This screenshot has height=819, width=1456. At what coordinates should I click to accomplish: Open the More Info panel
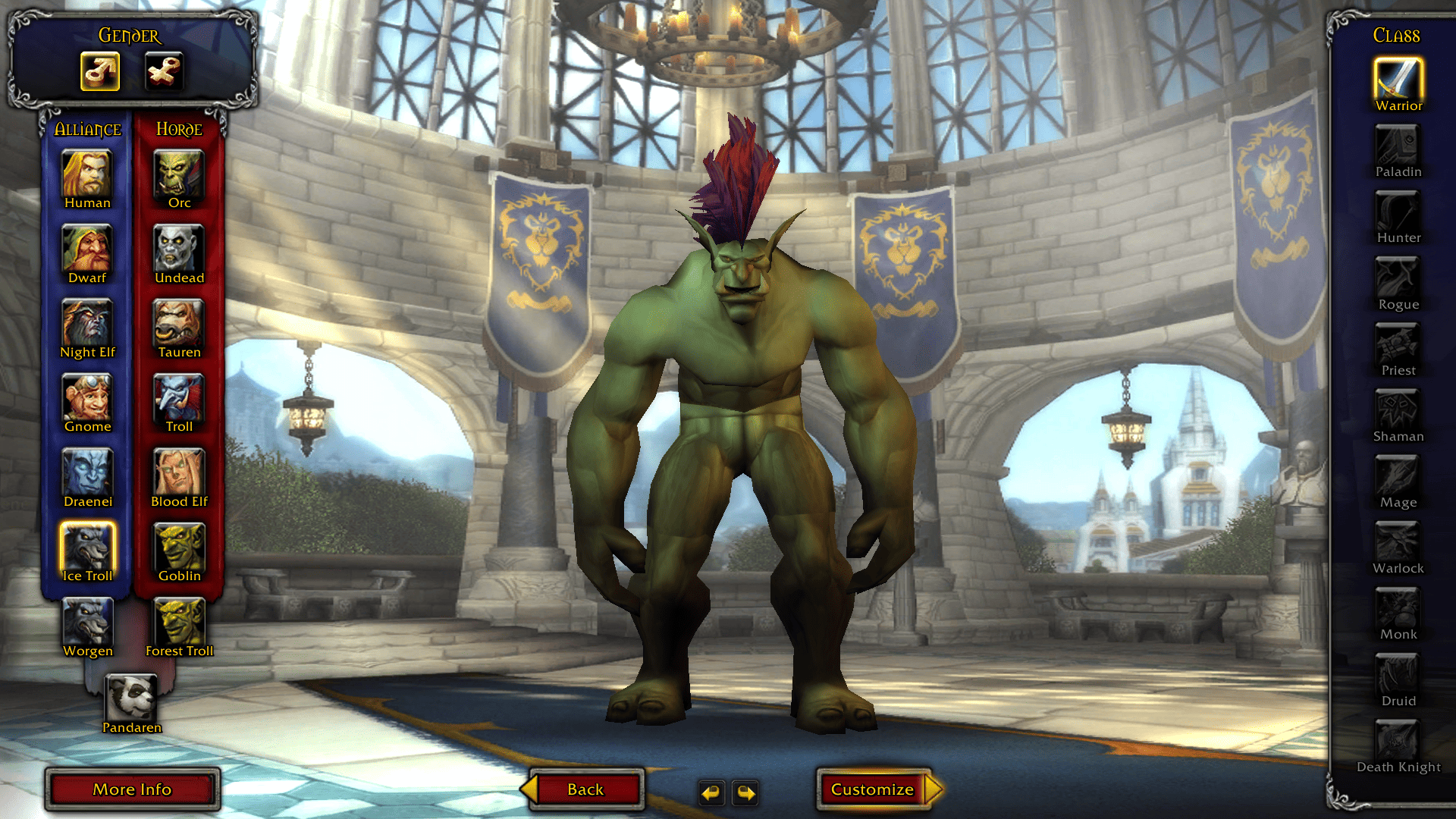click(x=133, y=789)
